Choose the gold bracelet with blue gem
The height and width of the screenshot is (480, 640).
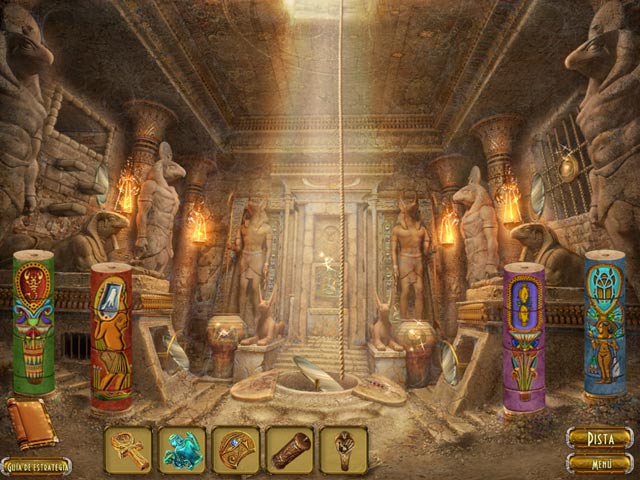click(236, 450)
